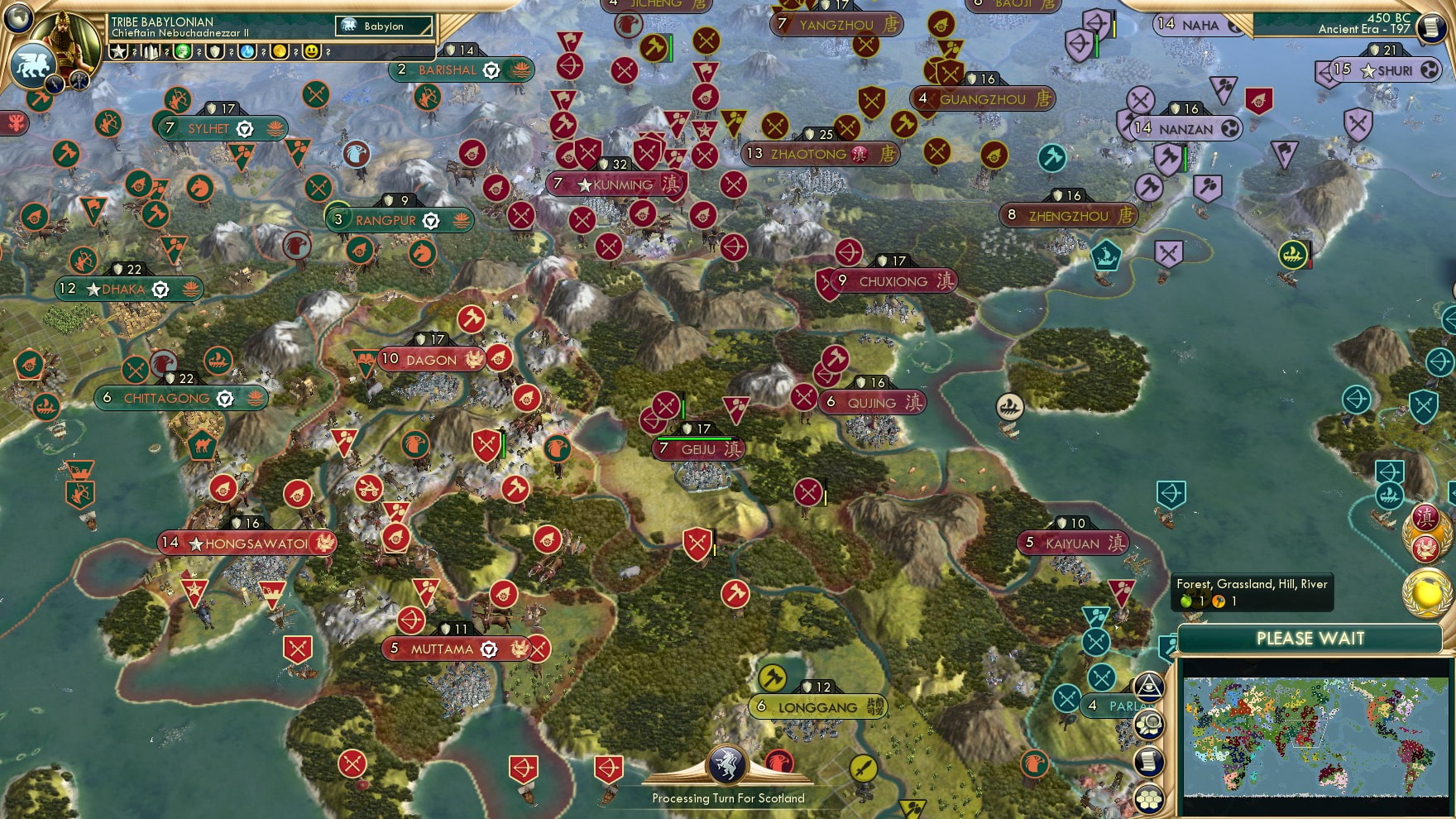Click the gold coin counter in the top ribbon
The height and width of the screenshot is (819, 1456).
point(279,51)
